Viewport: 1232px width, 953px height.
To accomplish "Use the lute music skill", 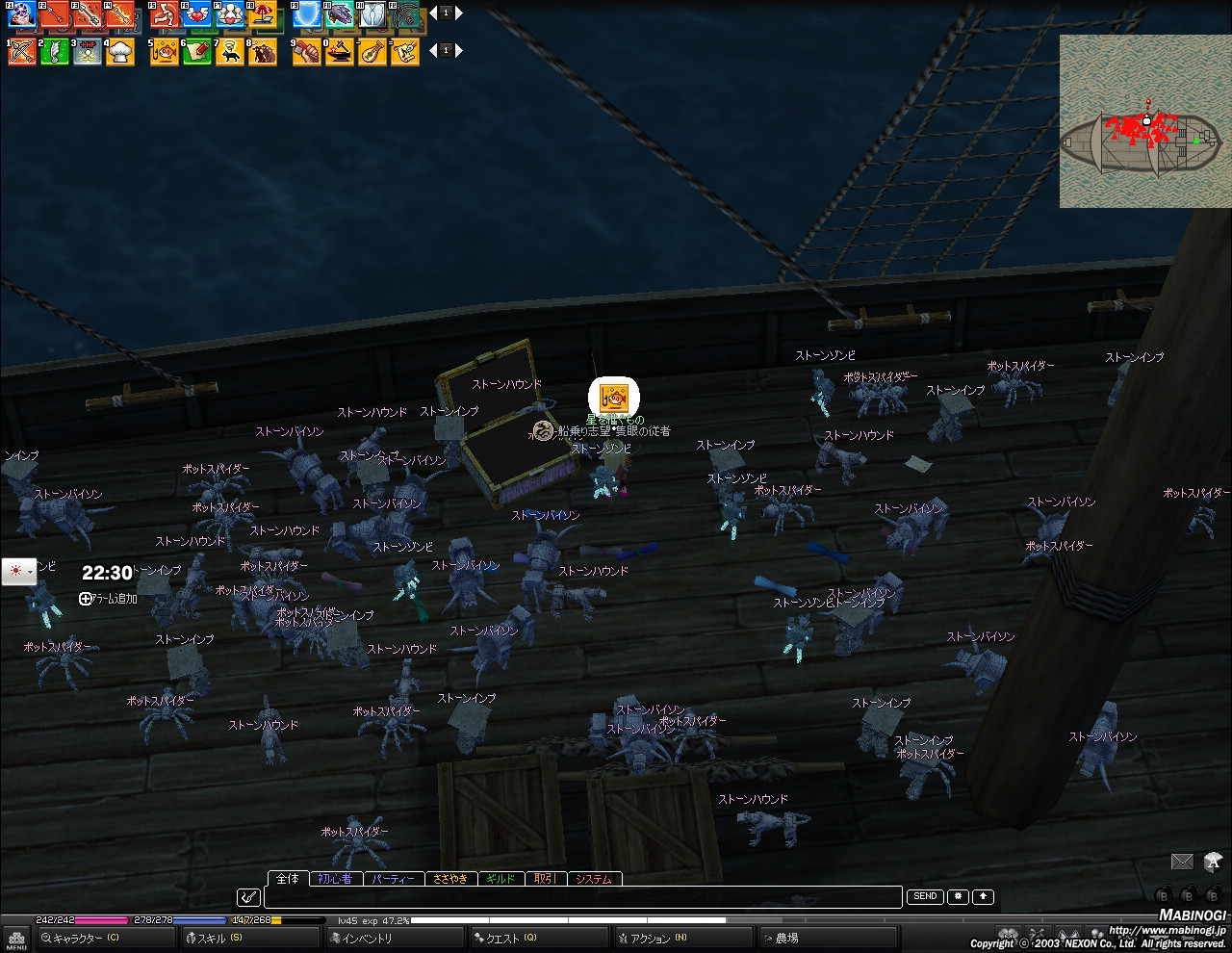I will coord(372,52).
